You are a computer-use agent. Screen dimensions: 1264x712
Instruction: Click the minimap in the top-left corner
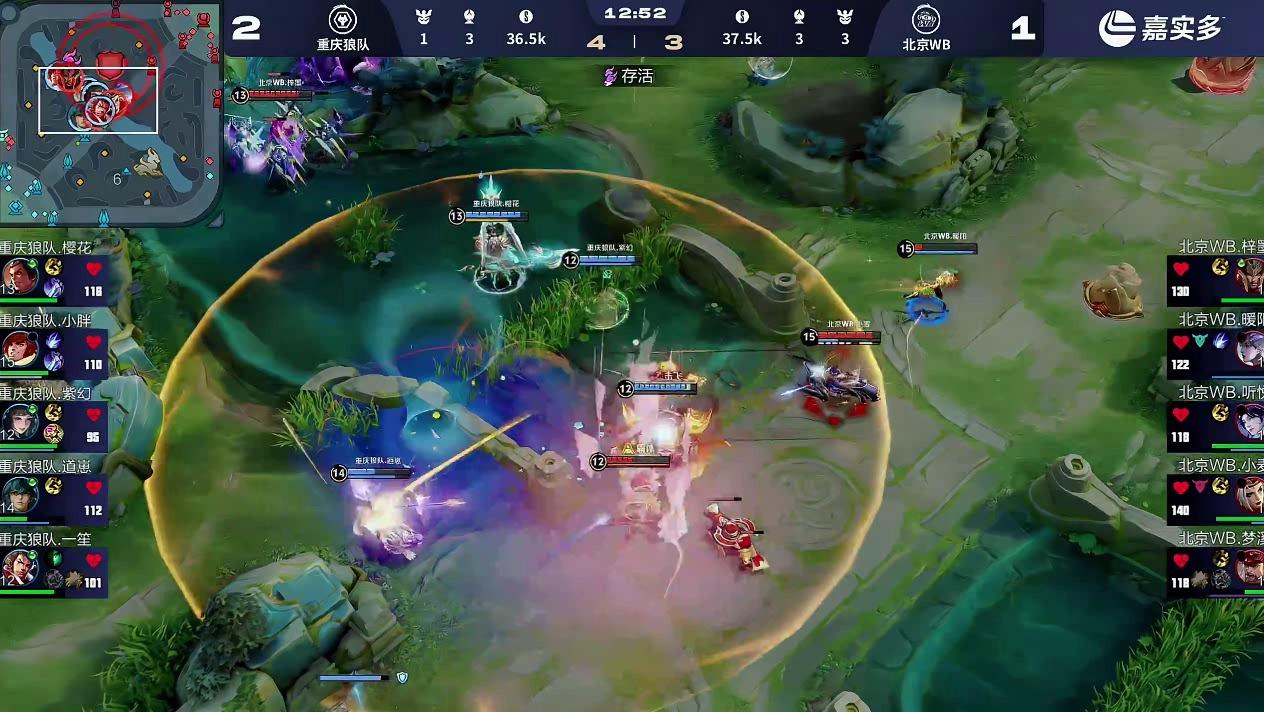tap(110, 110)
